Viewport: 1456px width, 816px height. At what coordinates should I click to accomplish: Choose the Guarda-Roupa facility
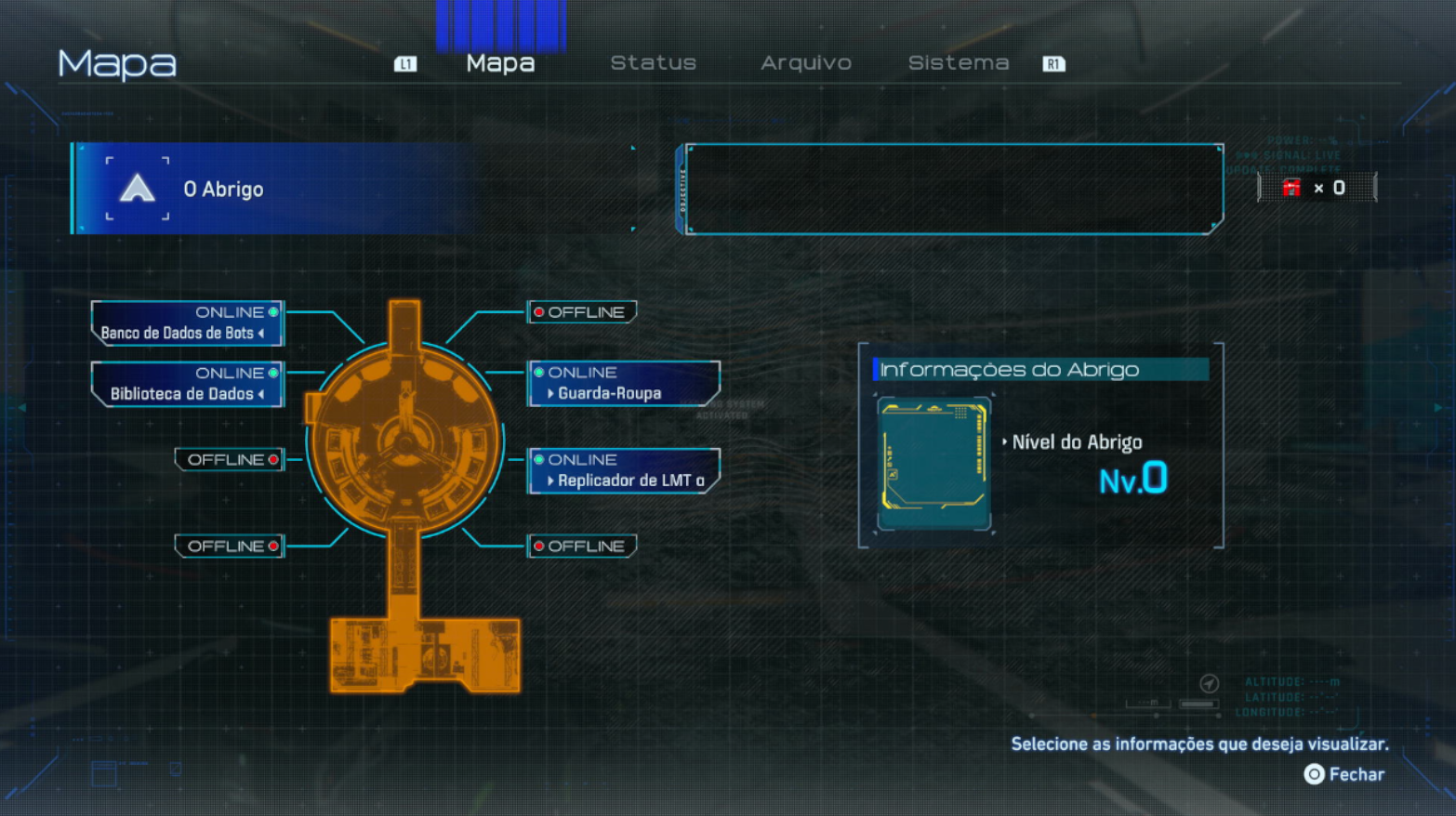point(624,384)
